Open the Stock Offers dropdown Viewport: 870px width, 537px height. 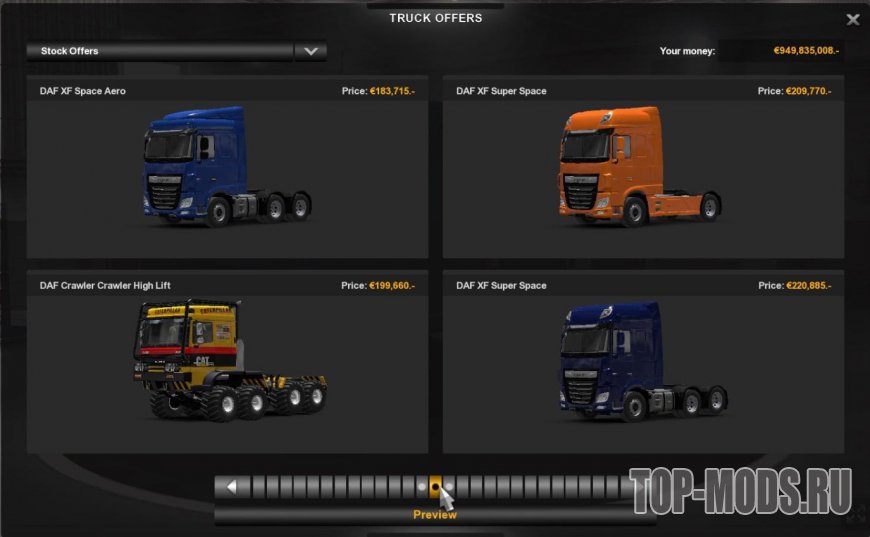point(310,51)
